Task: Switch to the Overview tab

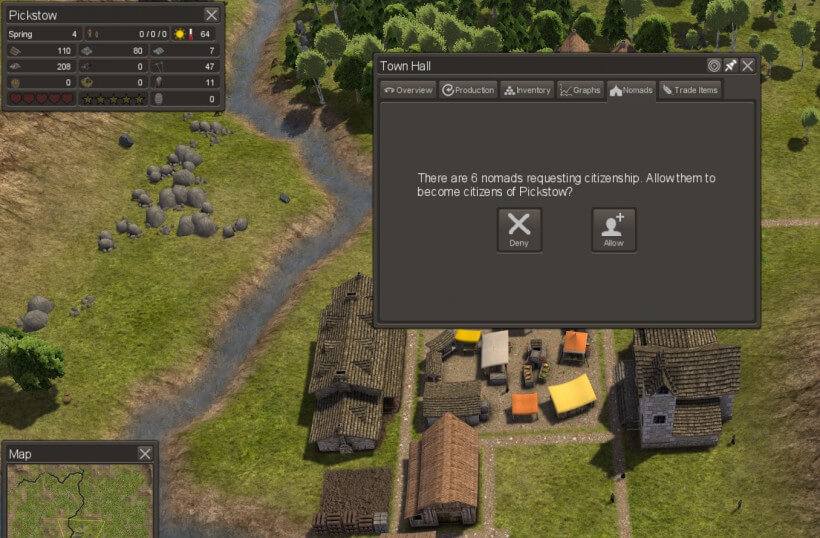Action: click(408, 90)
